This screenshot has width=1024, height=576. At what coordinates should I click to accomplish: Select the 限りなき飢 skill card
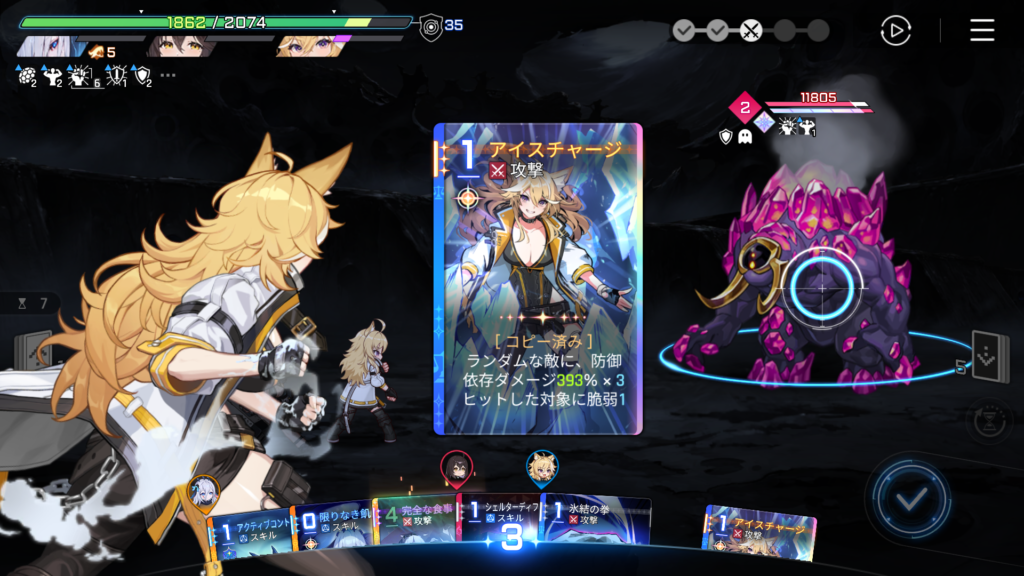point(331,527)
